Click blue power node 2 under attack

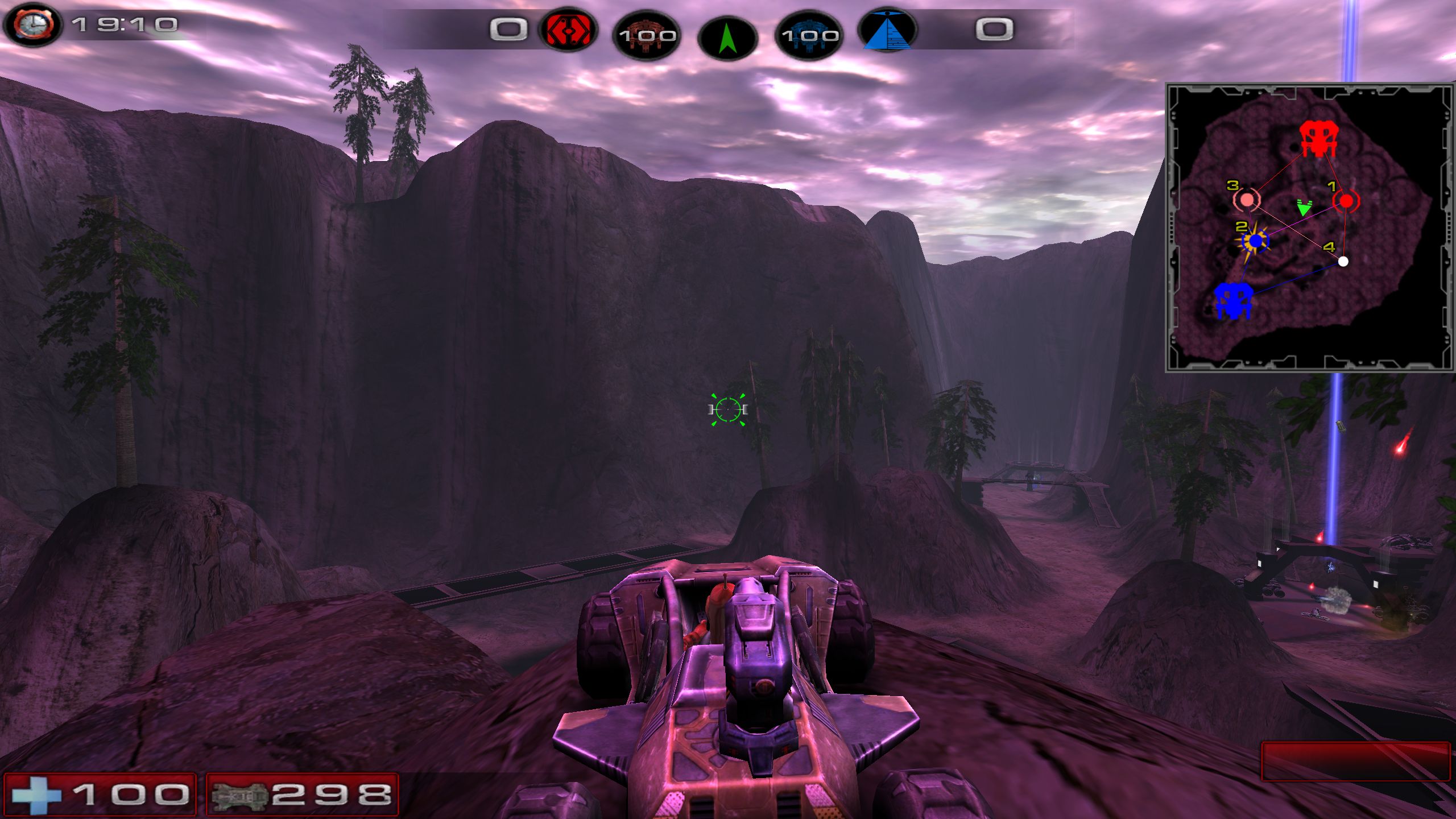click(x=1256, y=241)
